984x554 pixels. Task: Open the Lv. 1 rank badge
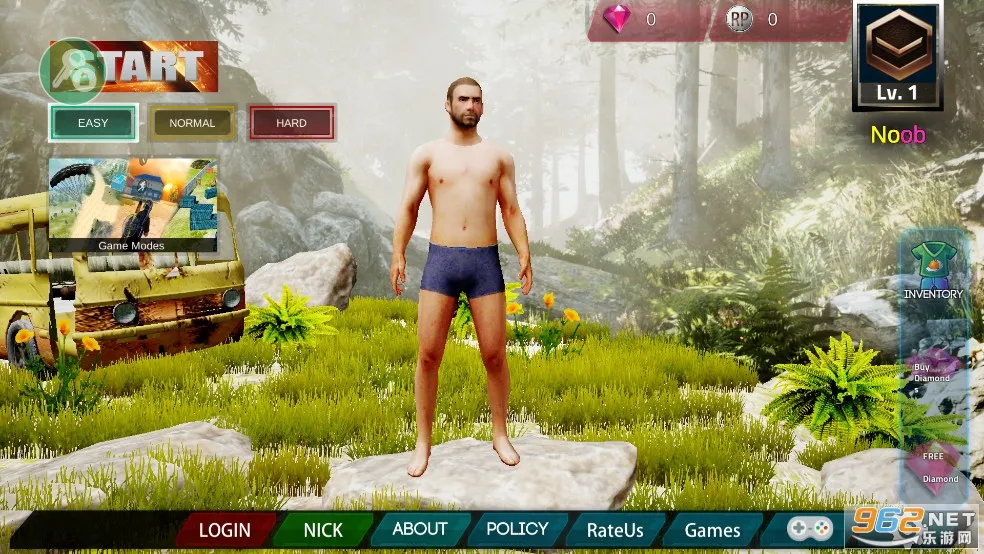[x=897, y=56]
